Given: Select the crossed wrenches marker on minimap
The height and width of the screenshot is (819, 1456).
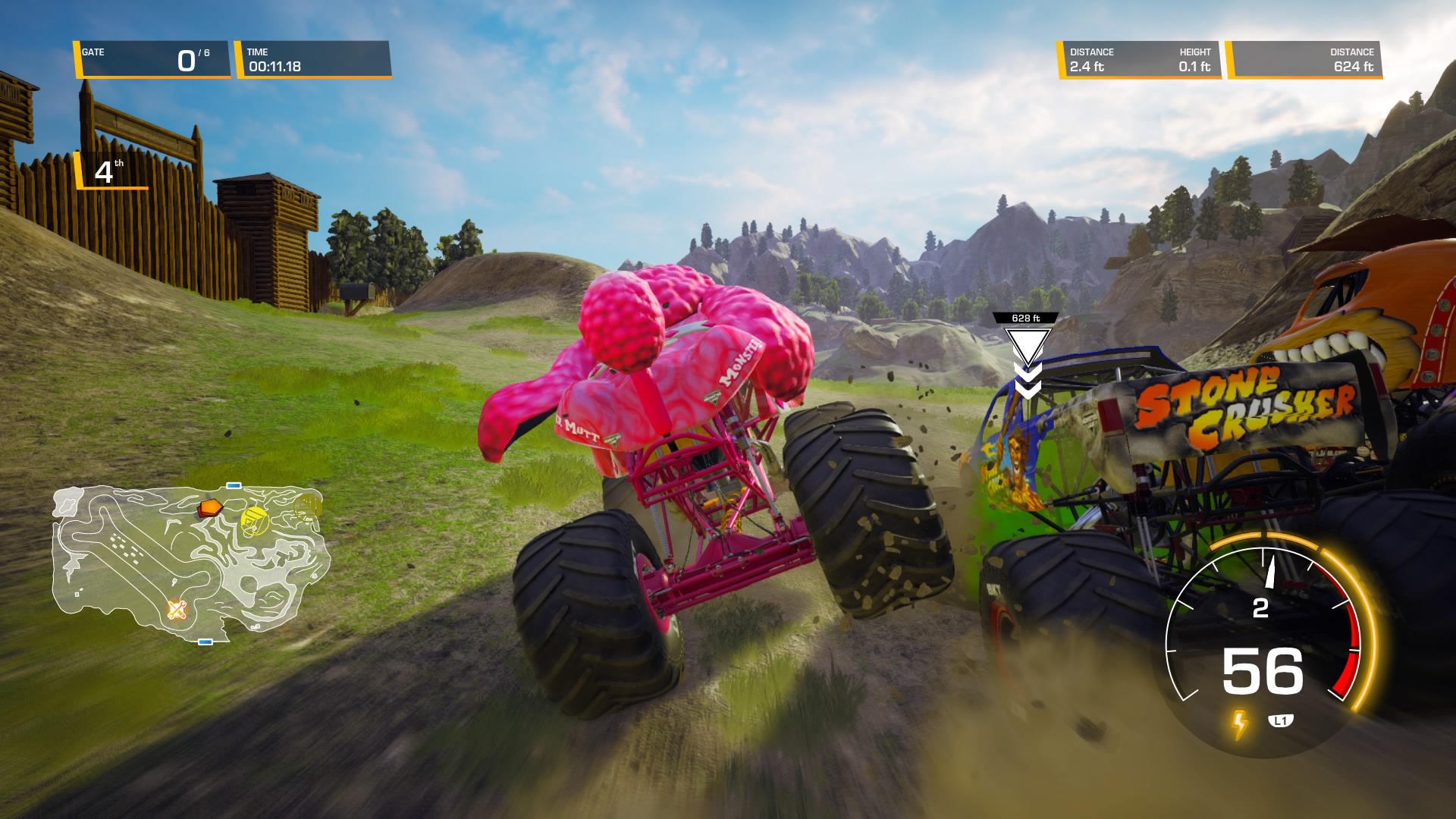Looking at the screenshot, I should coord(177,609).
